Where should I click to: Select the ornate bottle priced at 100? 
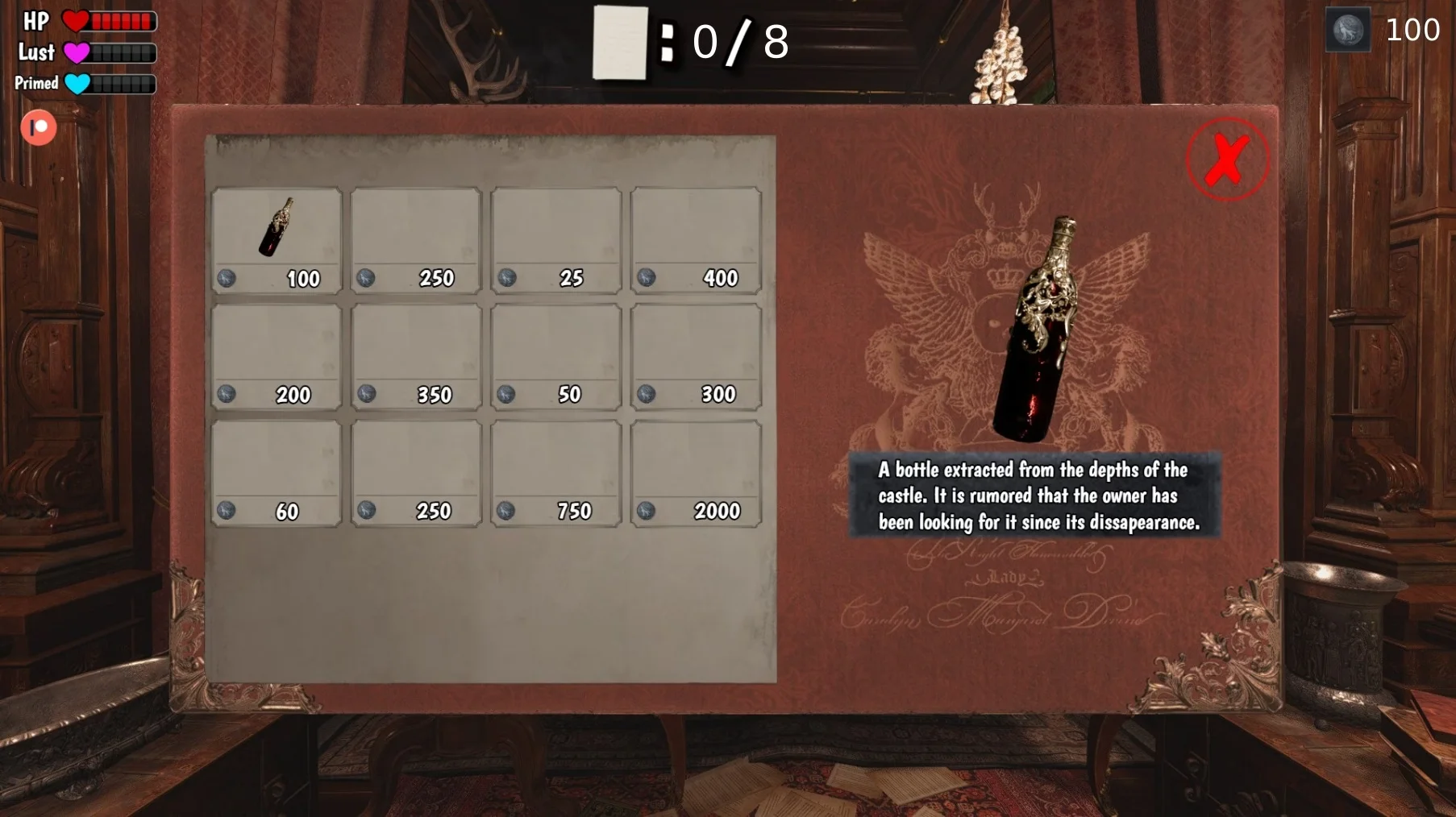pos(276,239)
